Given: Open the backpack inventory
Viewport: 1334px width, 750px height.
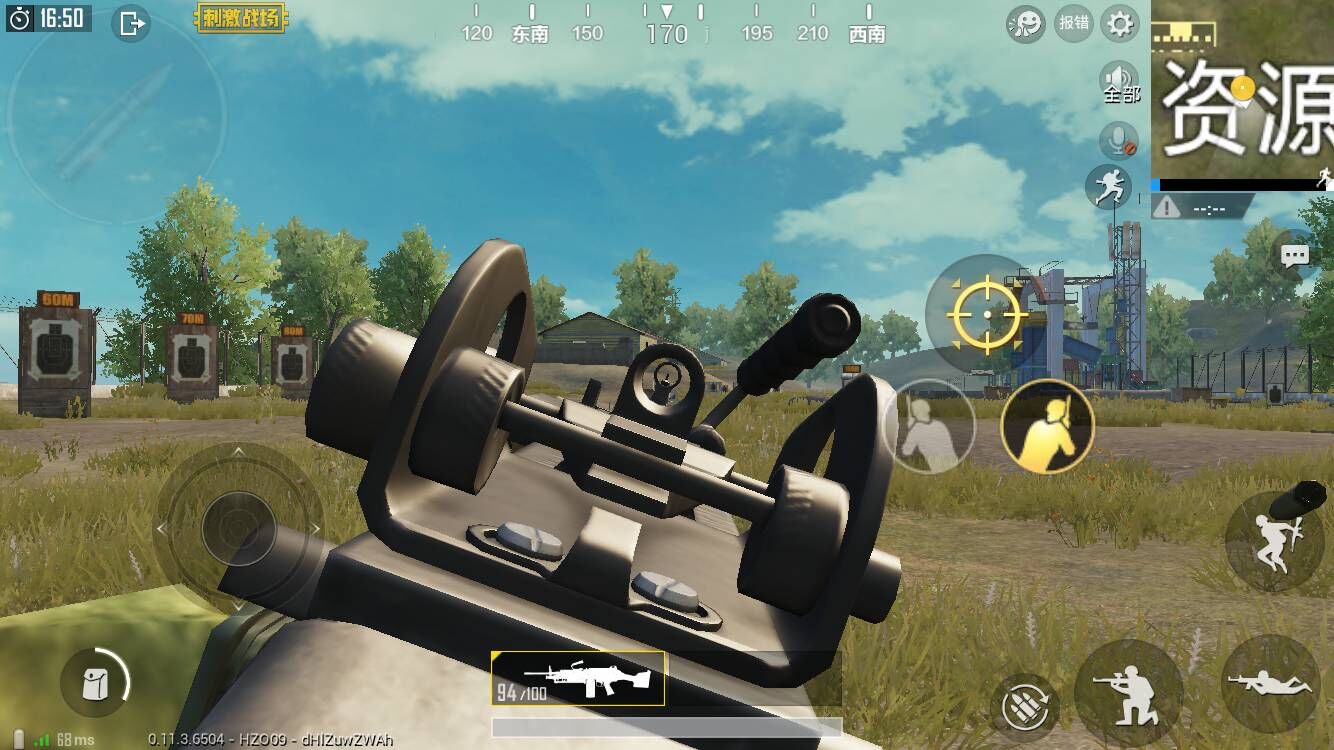Looking at the screenshot, I should 95,684.
